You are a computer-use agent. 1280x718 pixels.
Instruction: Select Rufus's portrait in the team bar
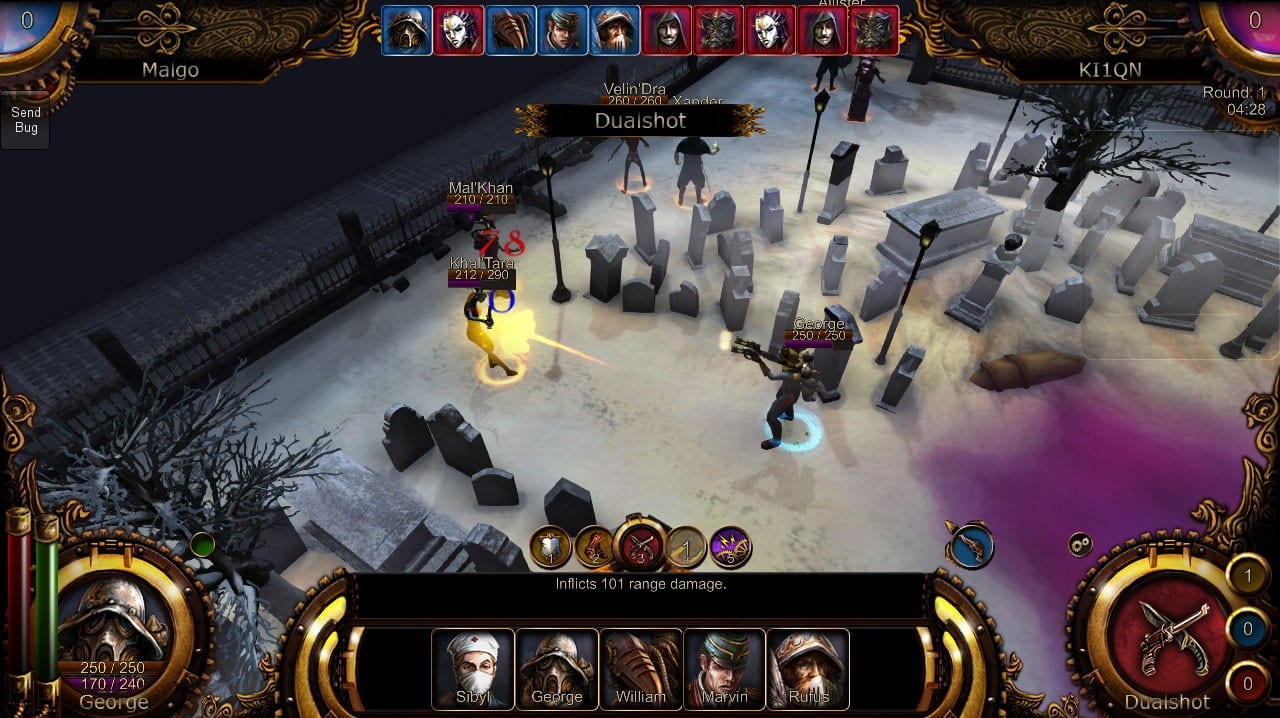click(x=808, y=668)
